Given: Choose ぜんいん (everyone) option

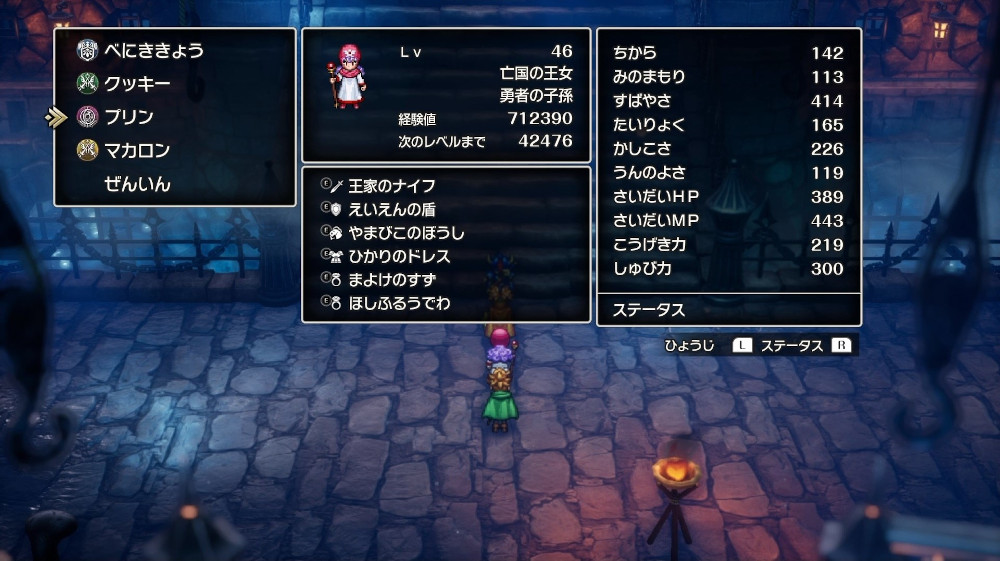Looking at the screenshot, I should click(137, 184).
